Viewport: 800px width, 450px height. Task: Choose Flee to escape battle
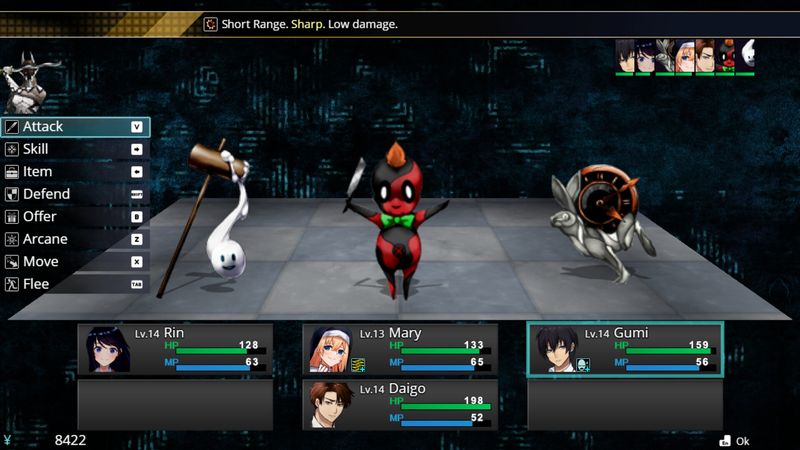[75, 284]
